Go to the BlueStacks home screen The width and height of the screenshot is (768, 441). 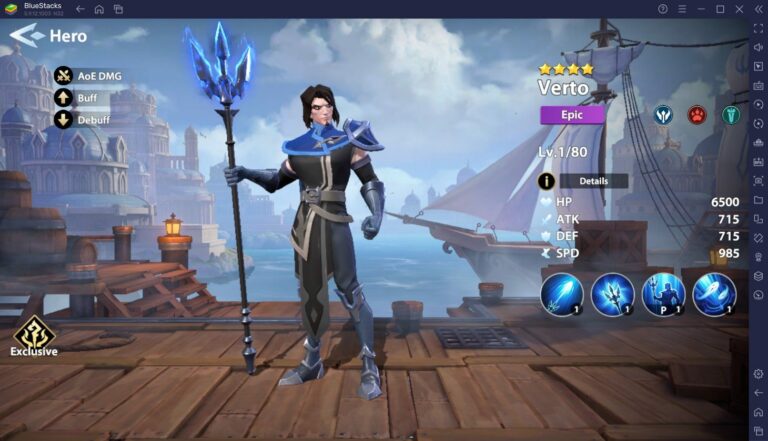99,8
